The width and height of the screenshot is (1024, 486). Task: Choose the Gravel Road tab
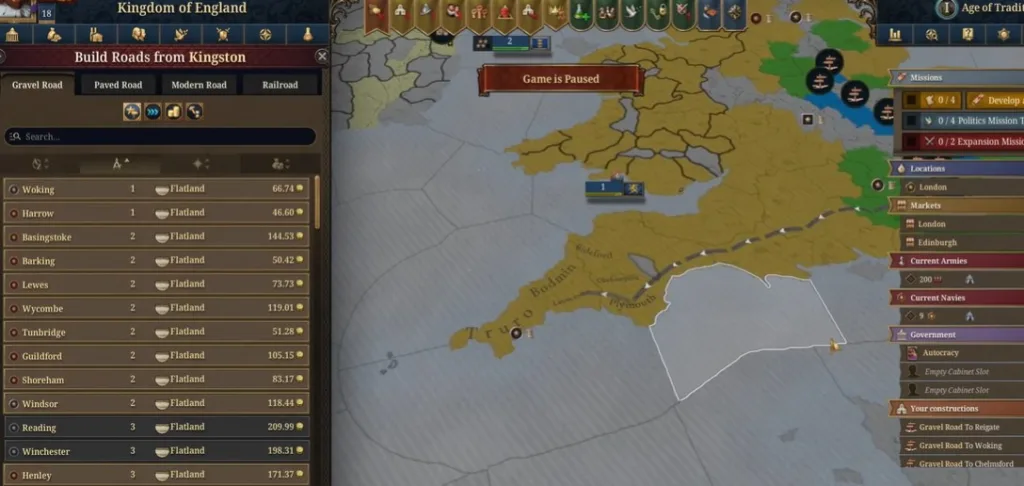(37, 85)
